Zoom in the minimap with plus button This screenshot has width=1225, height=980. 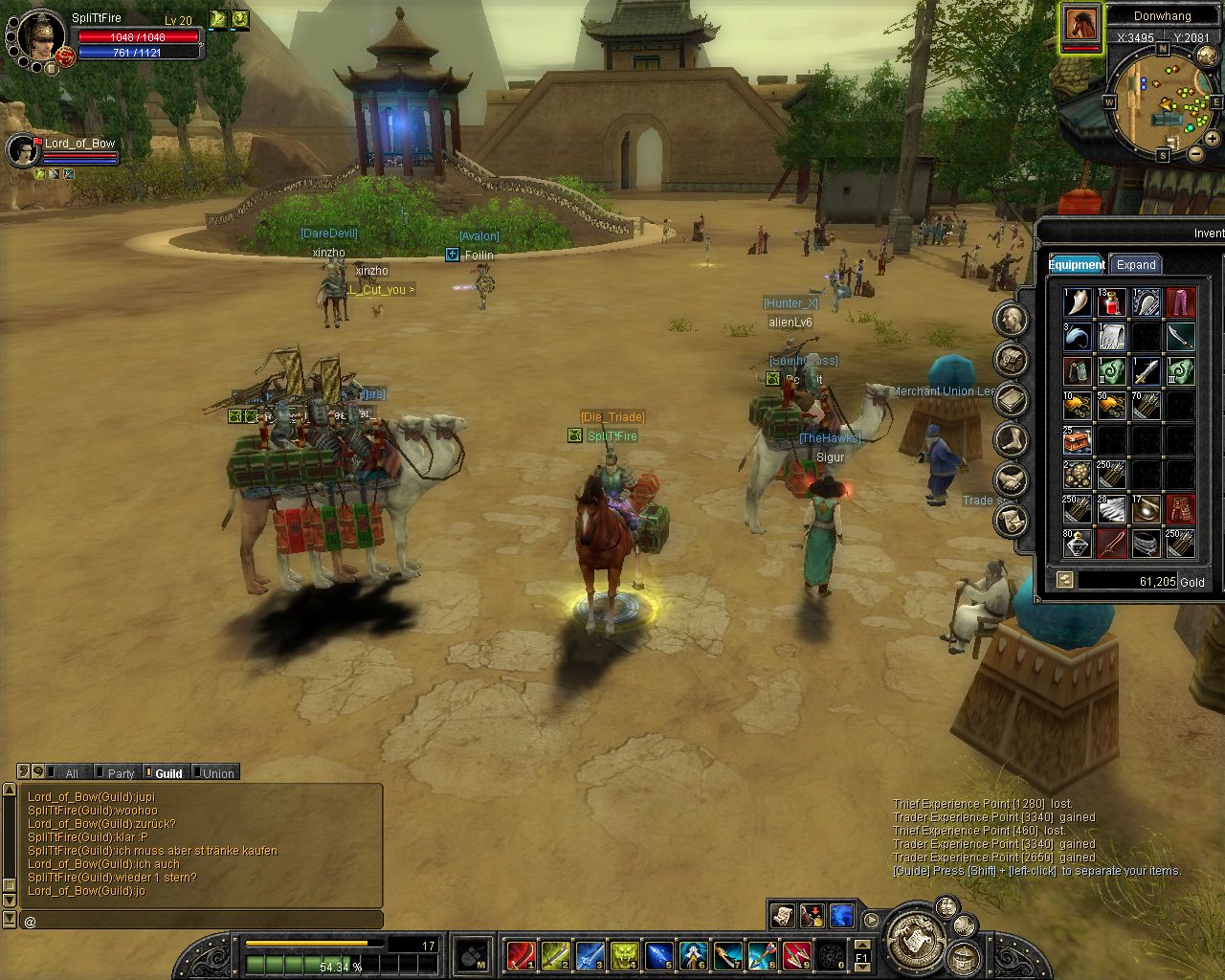pyautogui.click(x=1213, y=139)
